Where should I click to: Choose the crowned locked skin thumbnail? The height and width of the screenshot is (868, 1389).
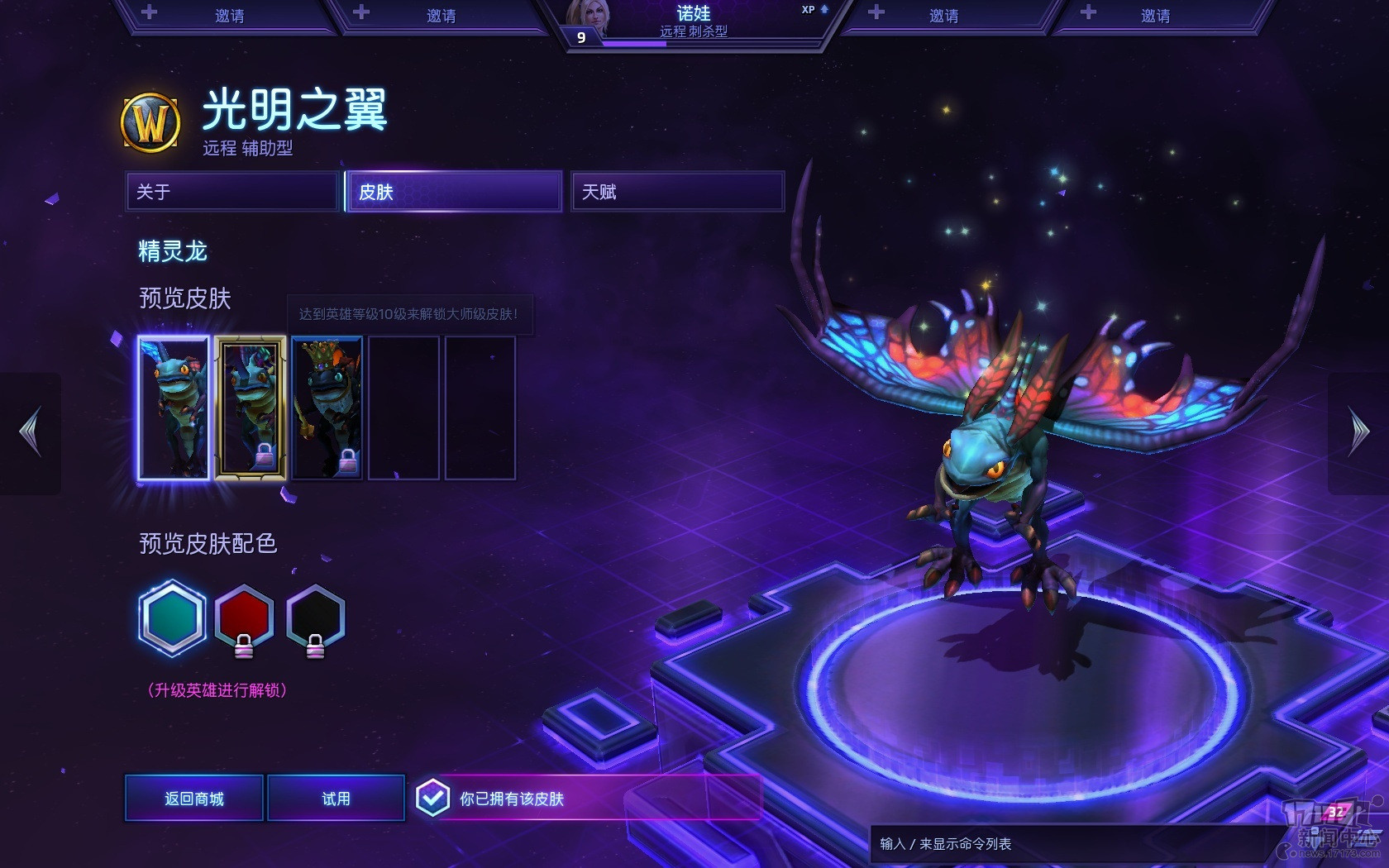(x=327, y=408)
